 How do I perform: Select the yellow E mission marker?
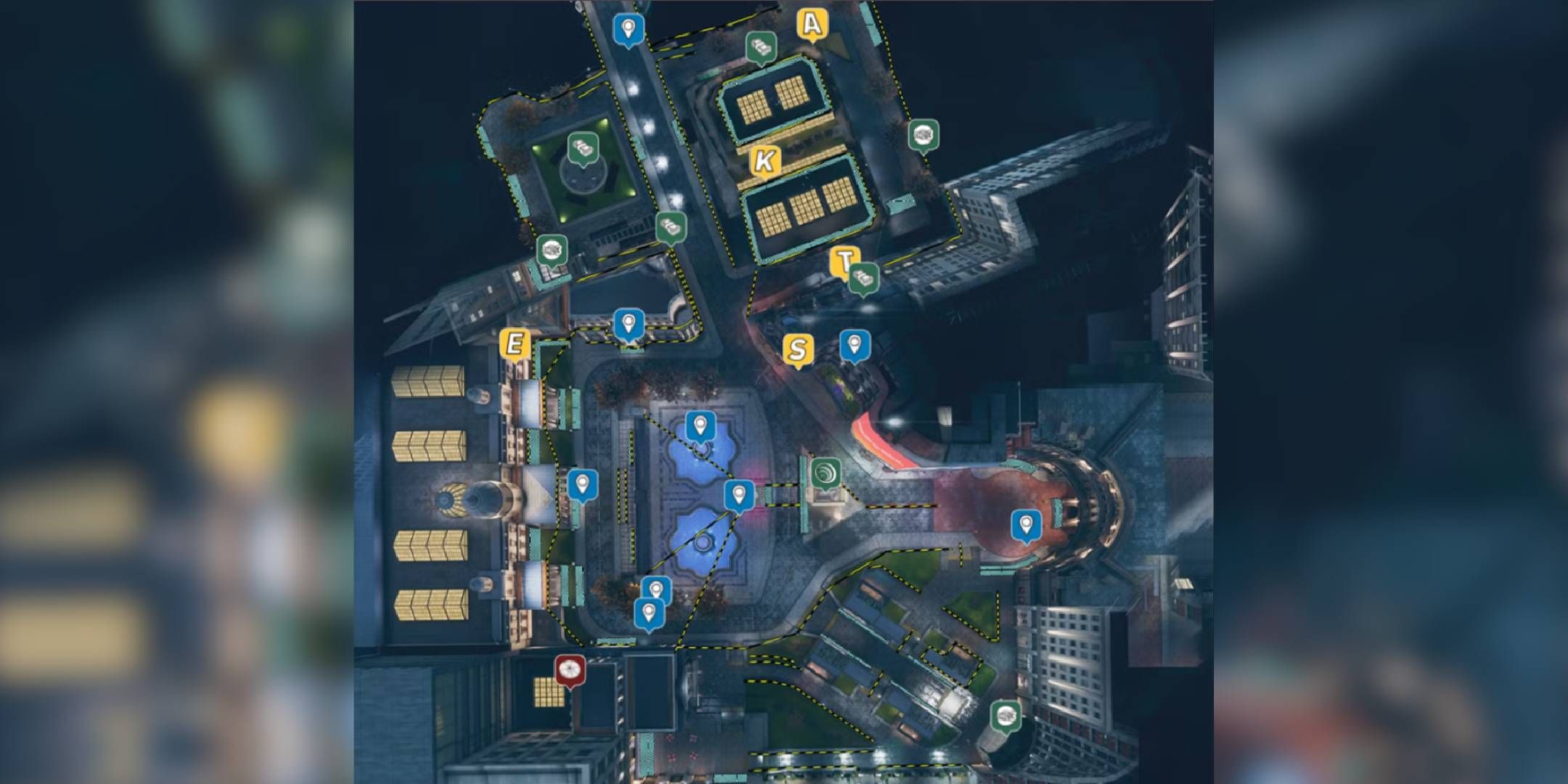click(x=515, y=344)
